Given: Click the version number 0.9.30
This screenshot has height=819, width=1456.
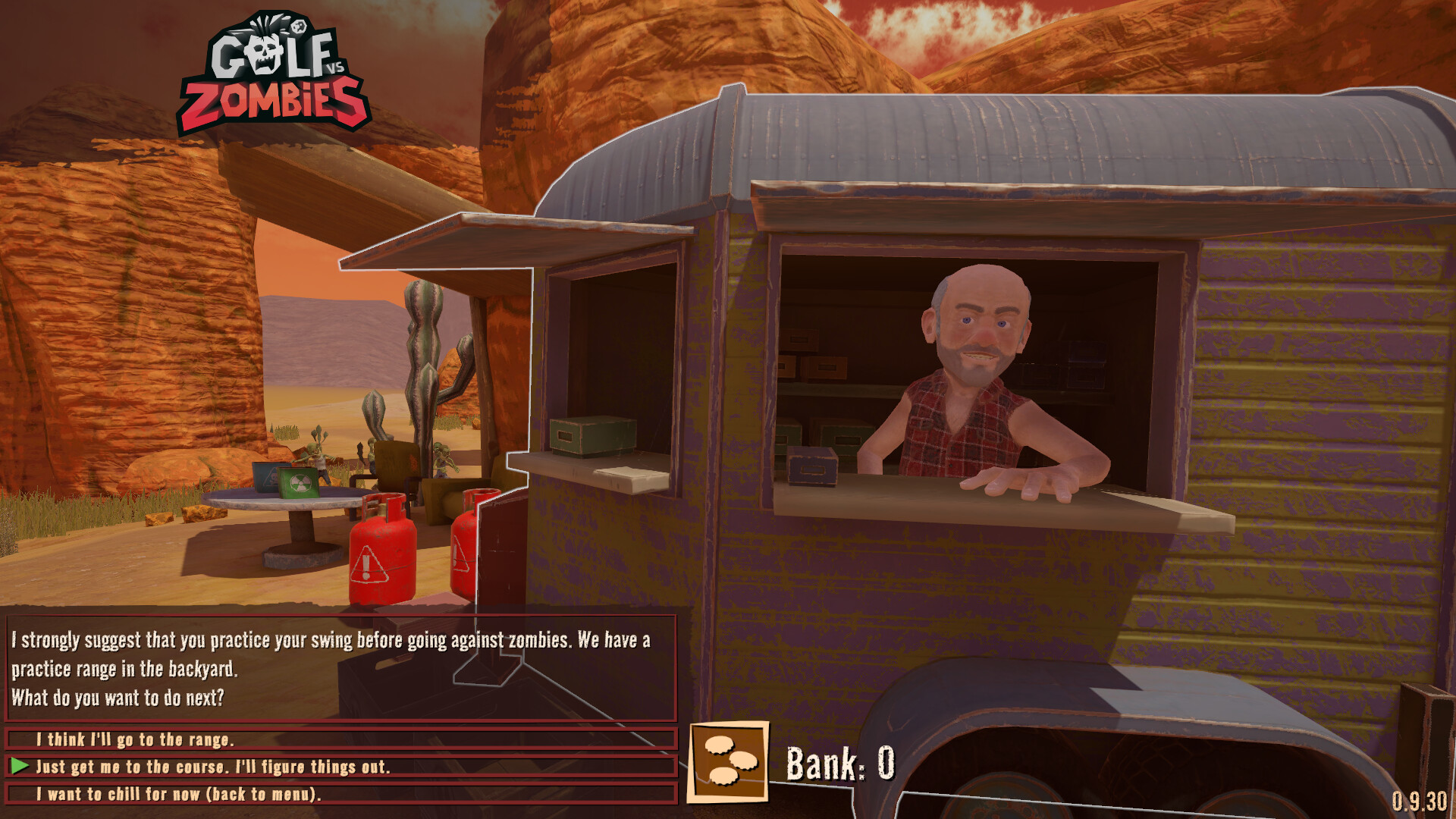Looking at the screenshot, I should click(1423, 801).
